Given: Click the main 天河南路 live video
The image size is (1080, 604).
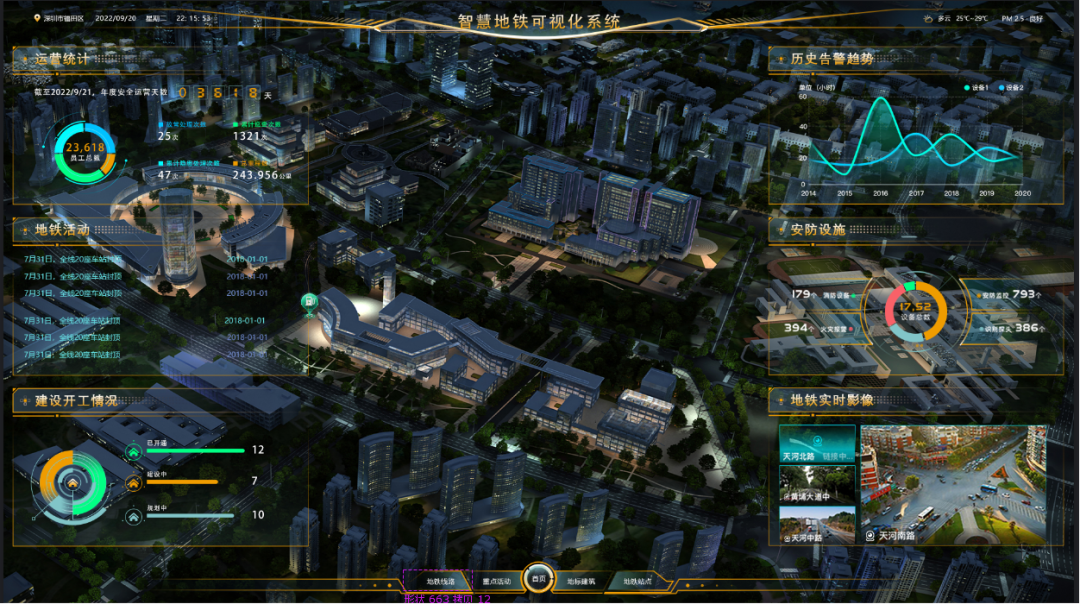Looking at the screenshot, I should [953, 484].
